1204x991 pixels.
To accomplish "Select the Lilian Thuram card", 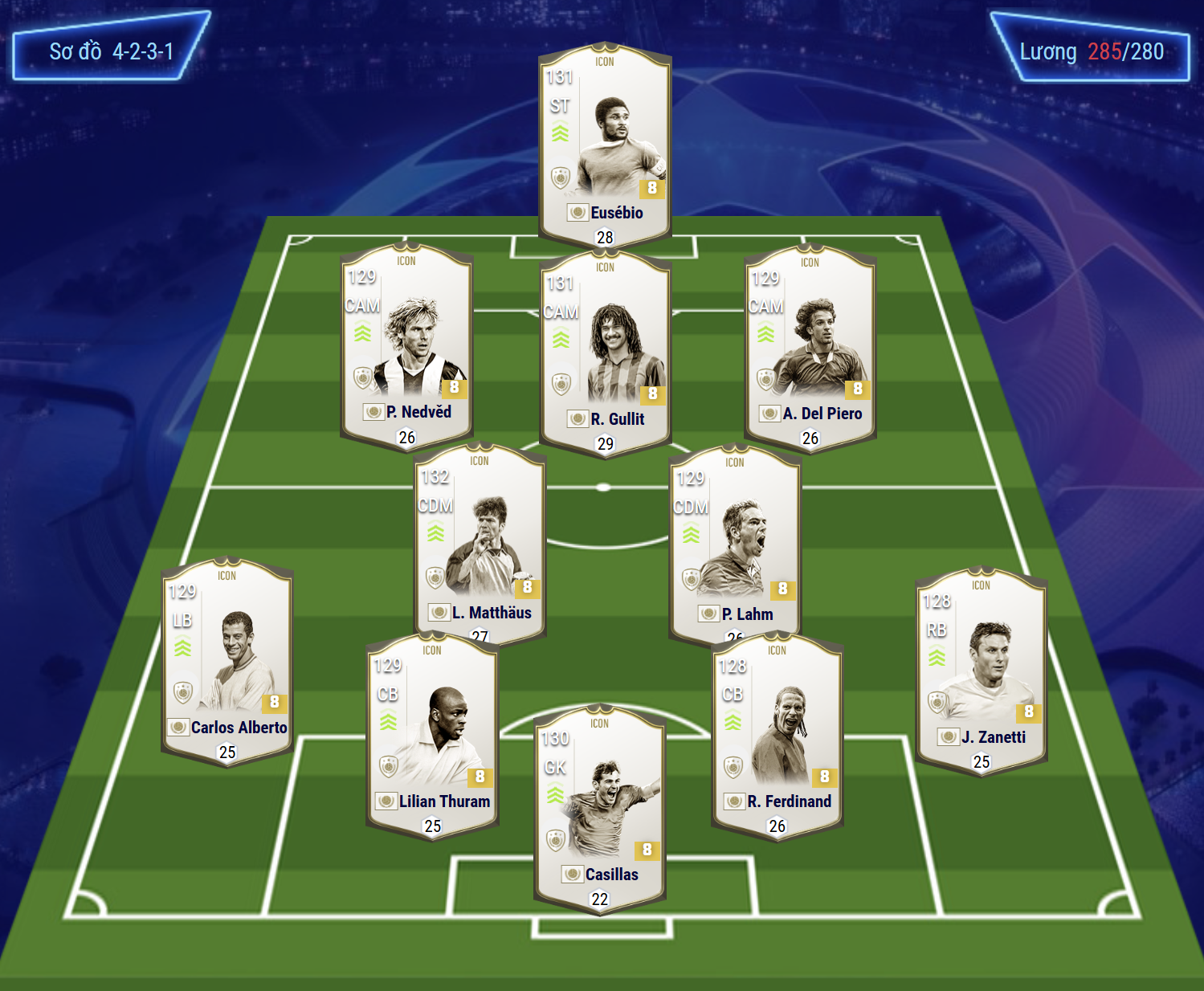I will pos(432,732).
